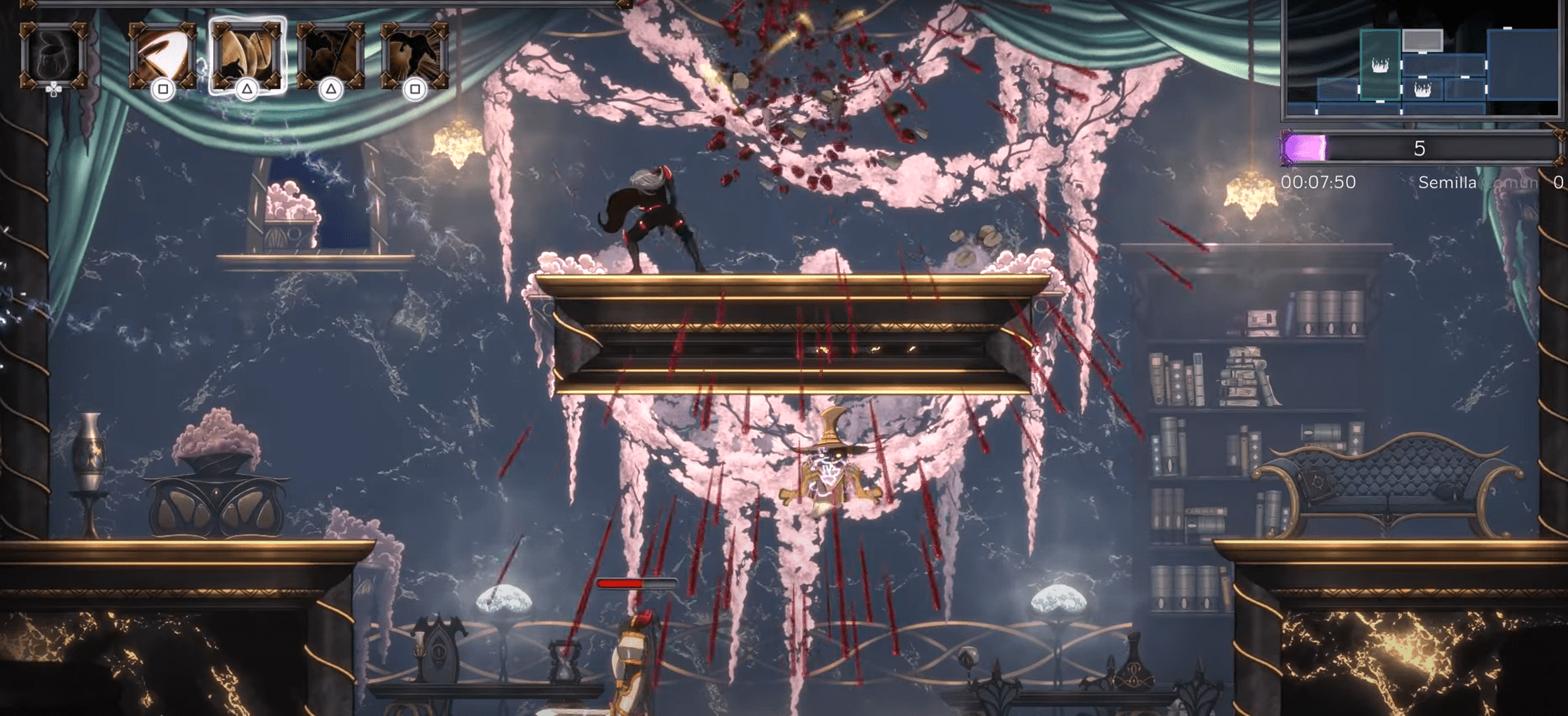Select the teal highlighted room on minimap
This screenshot has width=1568, height=716.
coord(1380,65)
